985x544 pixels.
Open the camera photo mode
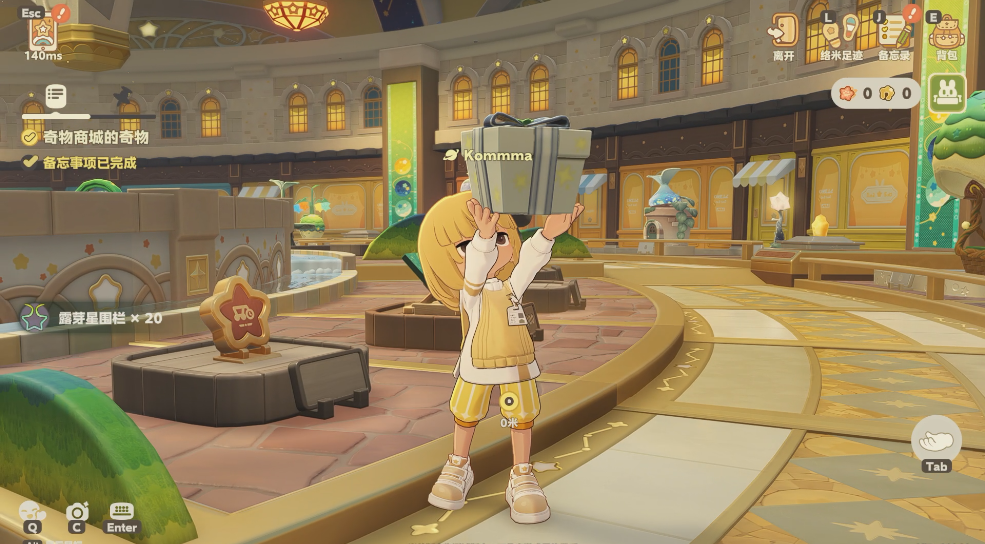tap(77, 512)
